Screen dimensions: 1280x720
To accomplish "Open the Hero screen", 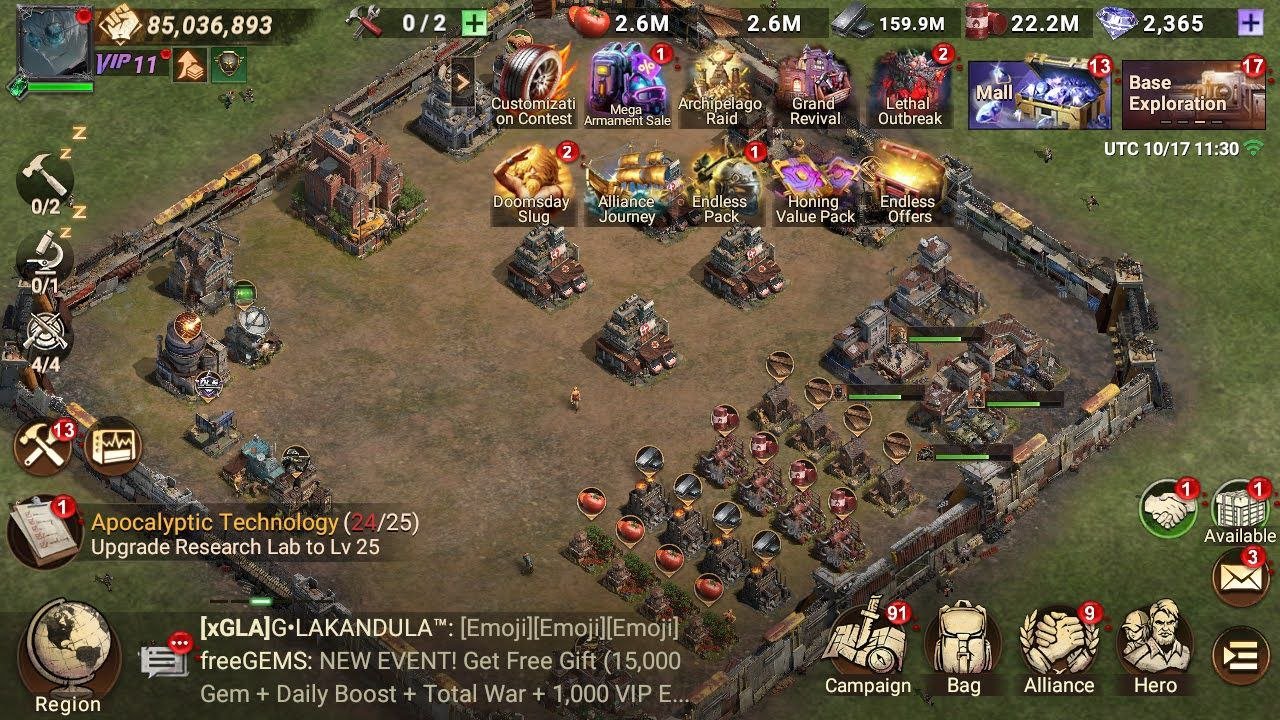I will coord(1155,645).
